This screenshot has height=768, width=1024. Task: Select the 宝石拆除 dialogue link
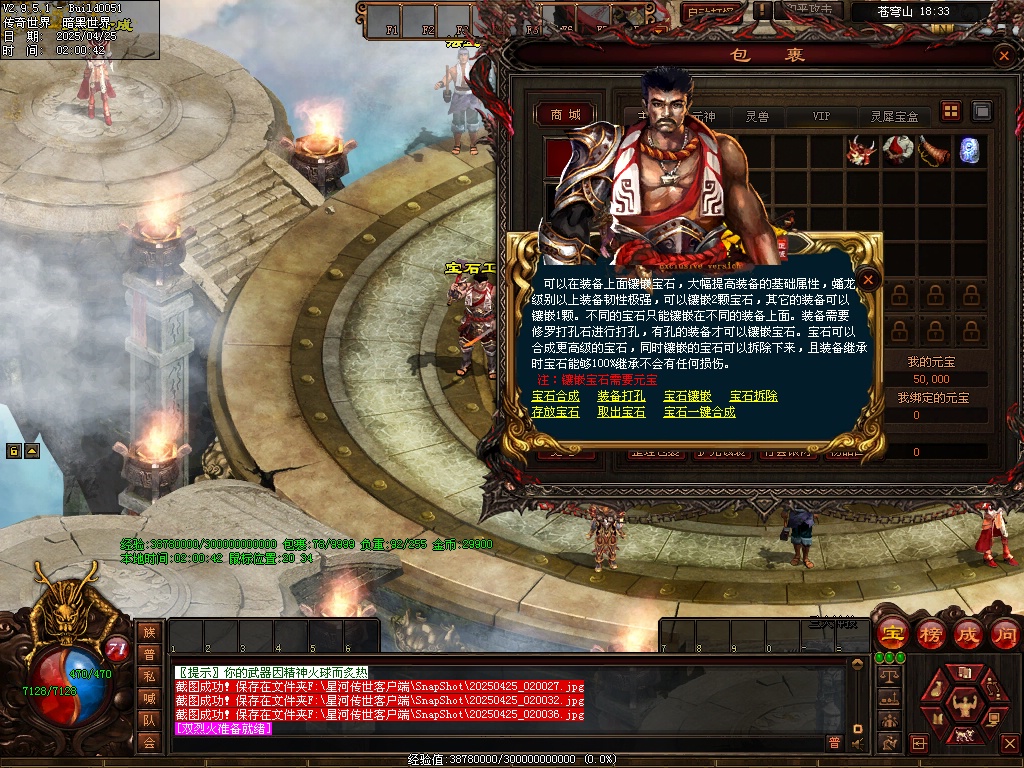pos(753,396)
